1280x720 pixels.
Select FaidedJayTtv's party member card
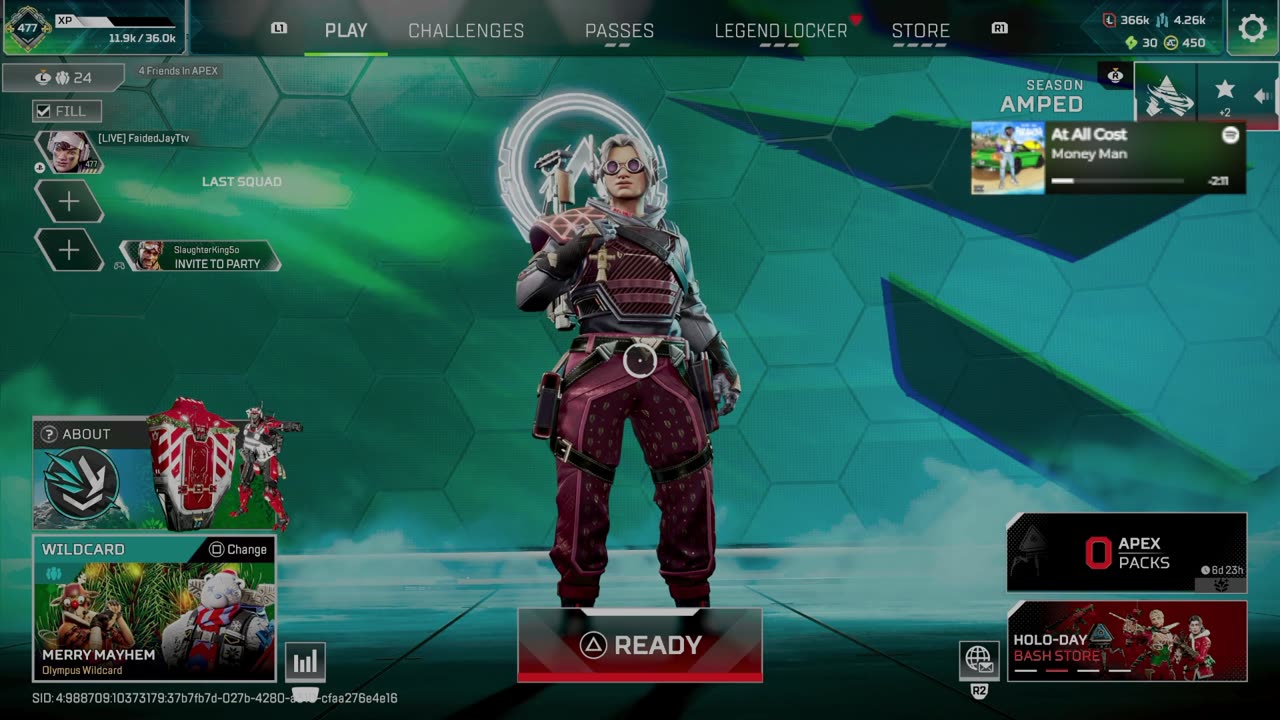(70, 153)
